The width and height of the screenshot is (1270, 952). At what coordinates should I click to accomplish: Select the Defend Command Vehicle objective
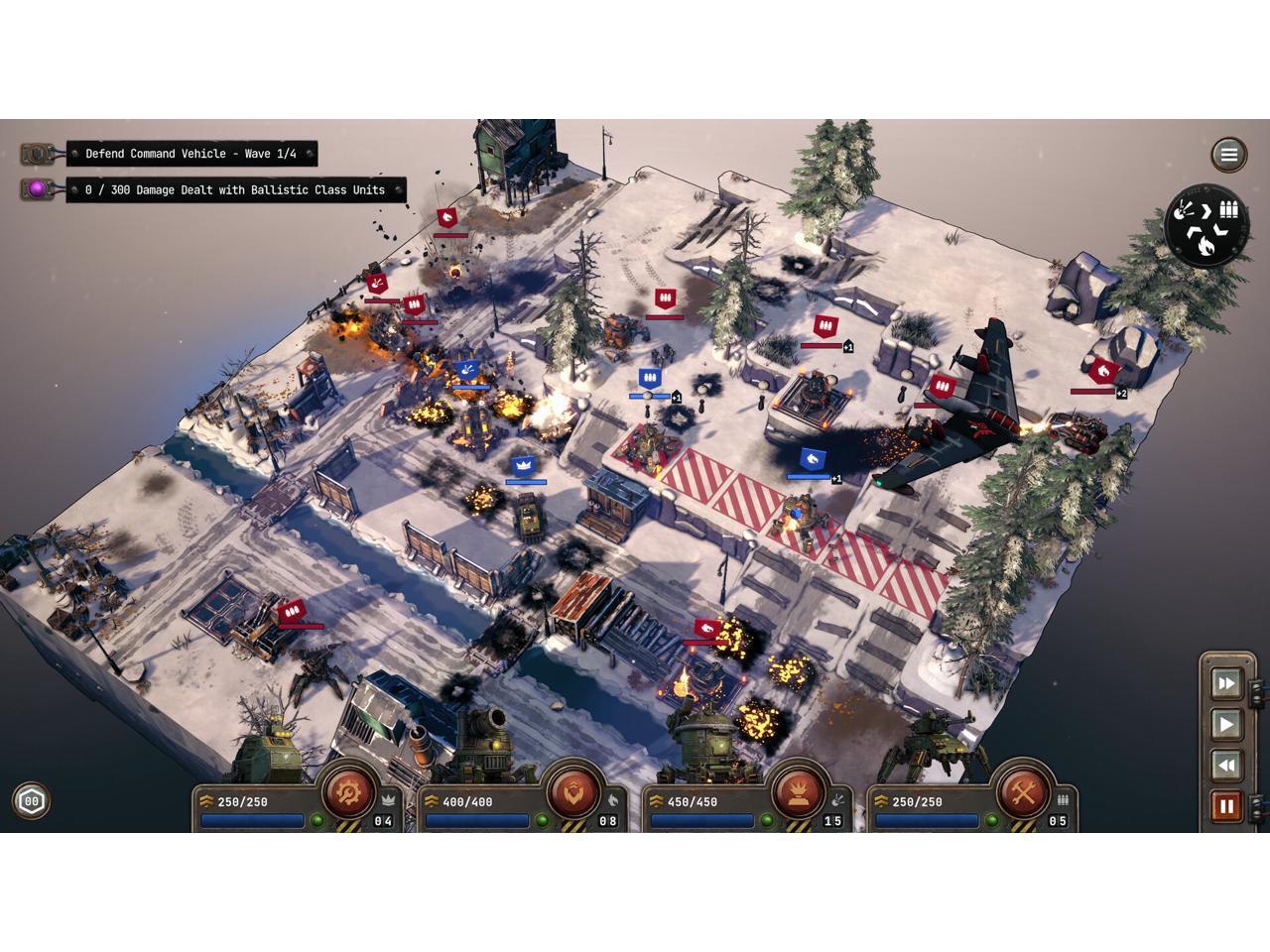190,154
